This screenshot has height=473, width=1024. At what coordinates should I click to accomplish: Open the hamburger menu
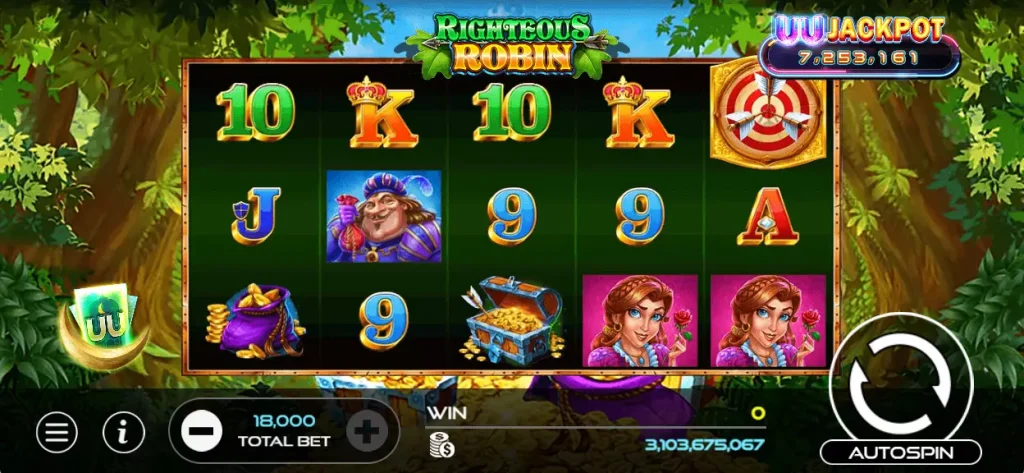(x=57, y=432)
